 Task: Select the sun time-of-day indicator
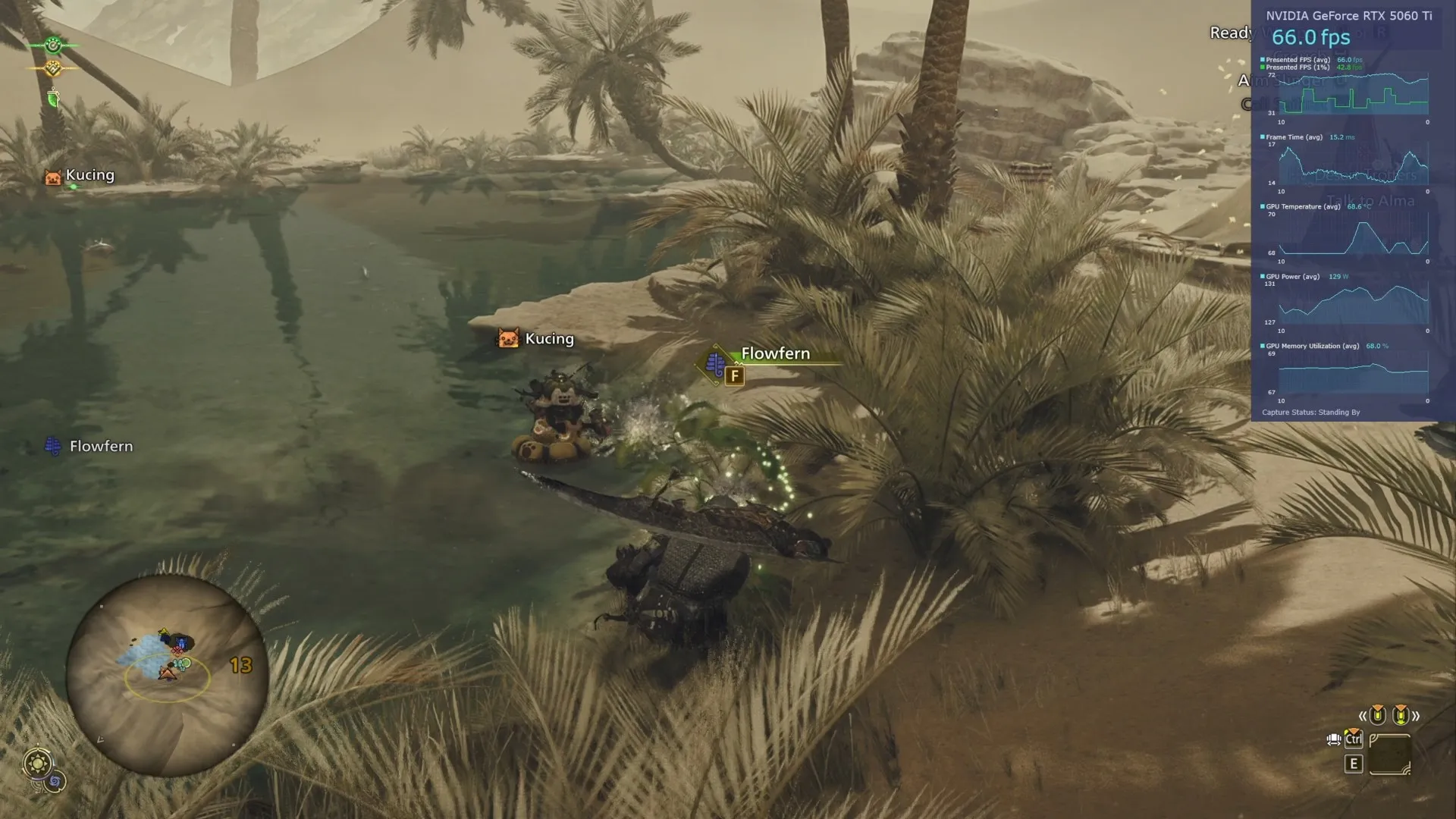point(37,763)
